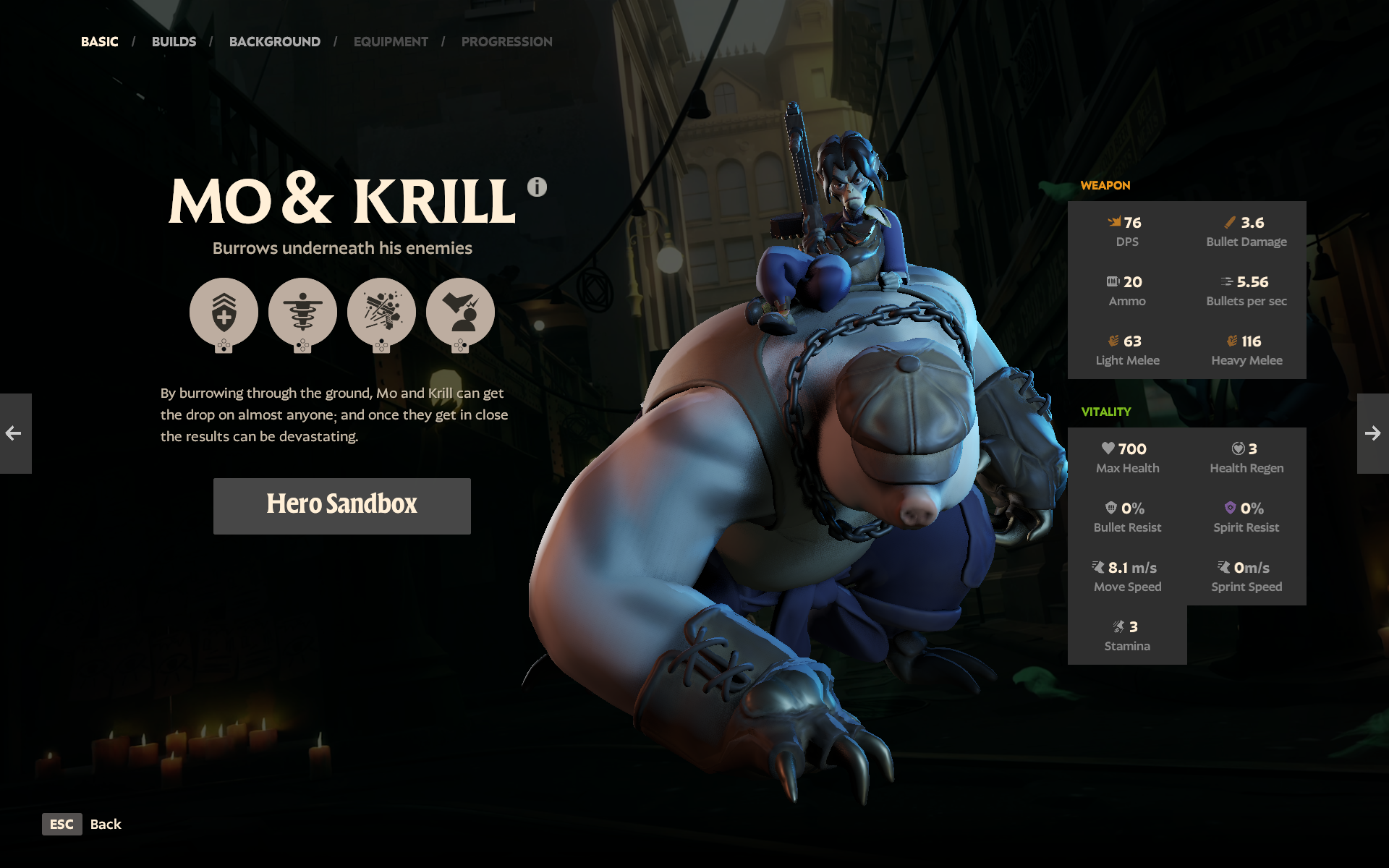Click the Ammo magazine icon
This screenshot has height=868, width=1389.
pos(1111,281)
